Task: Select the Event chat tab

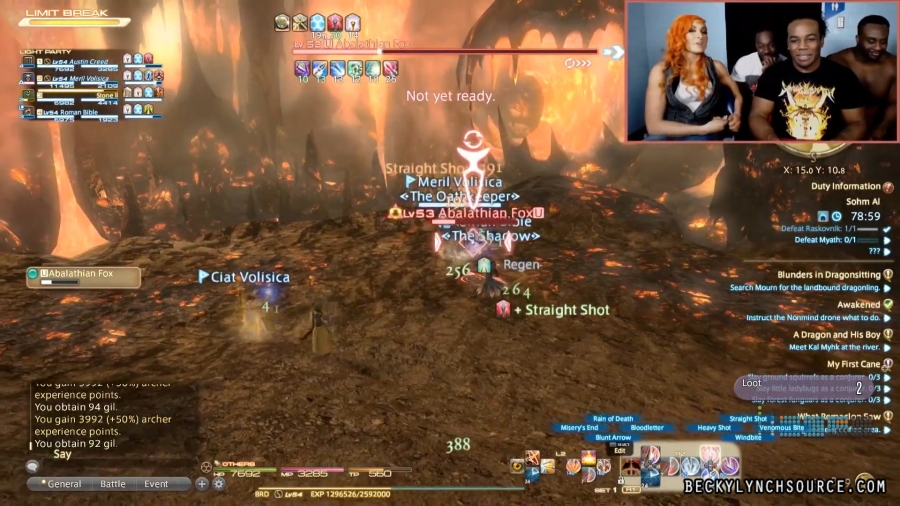Action: [156, 484]
